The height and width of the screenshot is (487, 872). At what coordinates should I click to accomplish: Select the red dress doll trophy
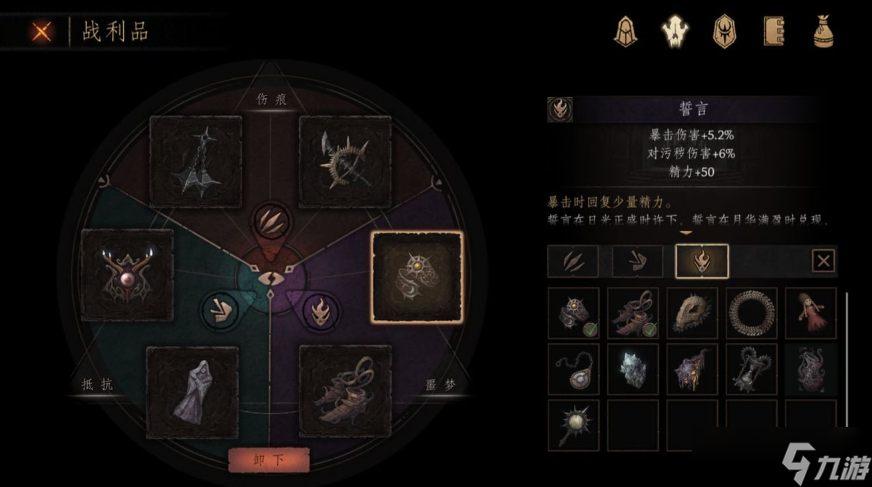(x=810, y=313)
